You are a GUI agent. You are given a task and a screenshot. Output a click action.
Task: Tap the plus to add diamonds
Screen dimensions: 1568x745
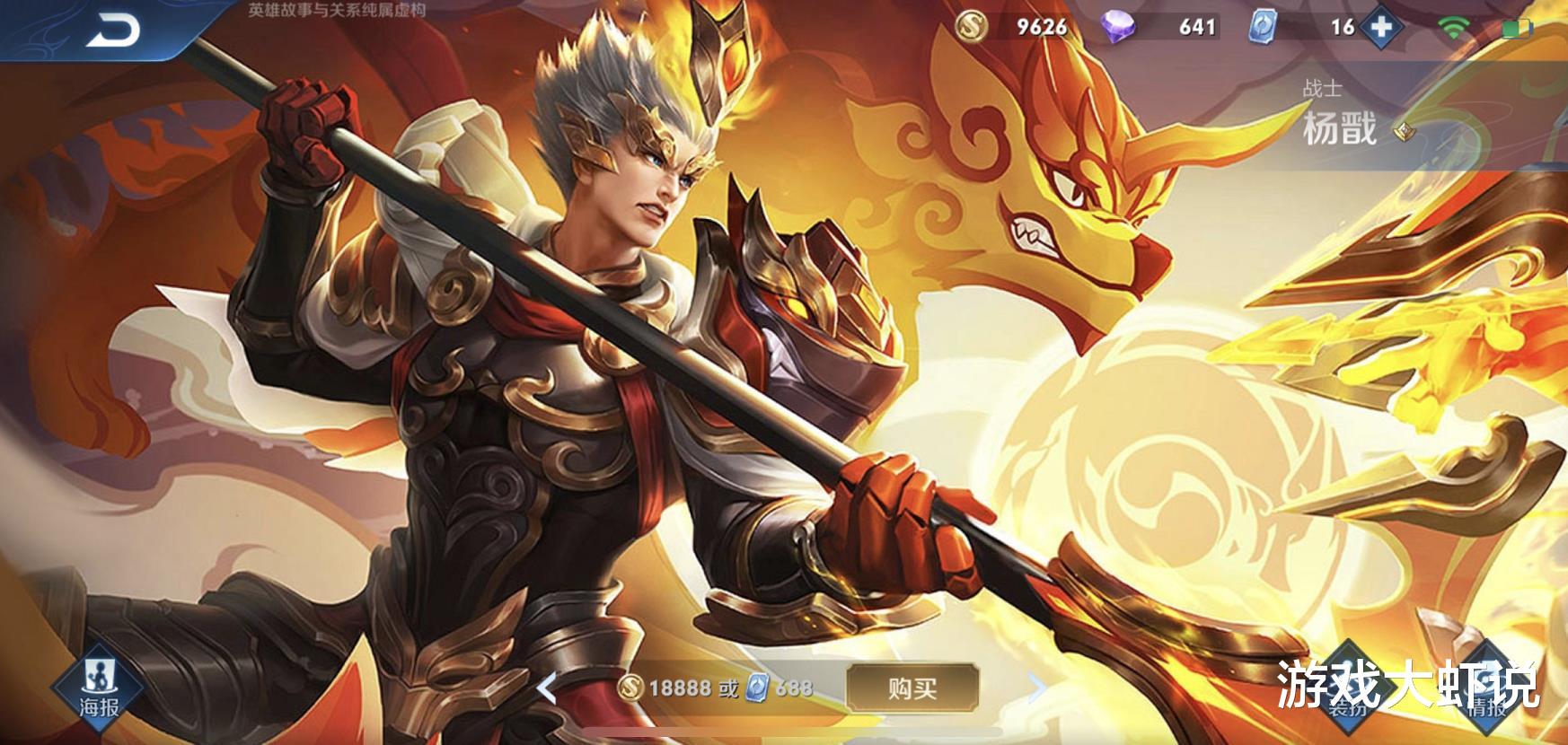point(1383,28)
